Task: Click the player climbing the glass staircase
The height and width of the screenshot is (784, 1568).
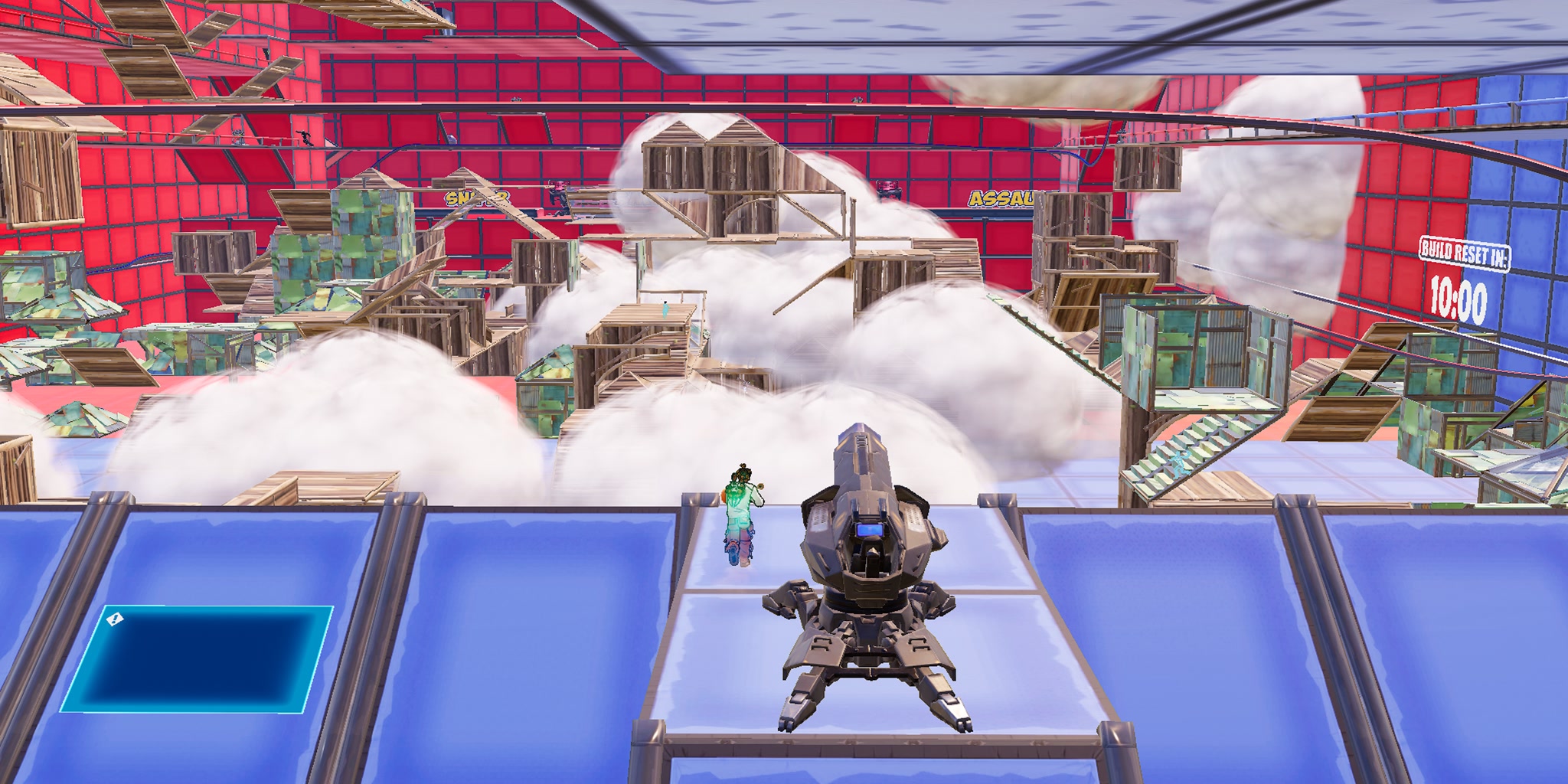Action: (1181, 463)
